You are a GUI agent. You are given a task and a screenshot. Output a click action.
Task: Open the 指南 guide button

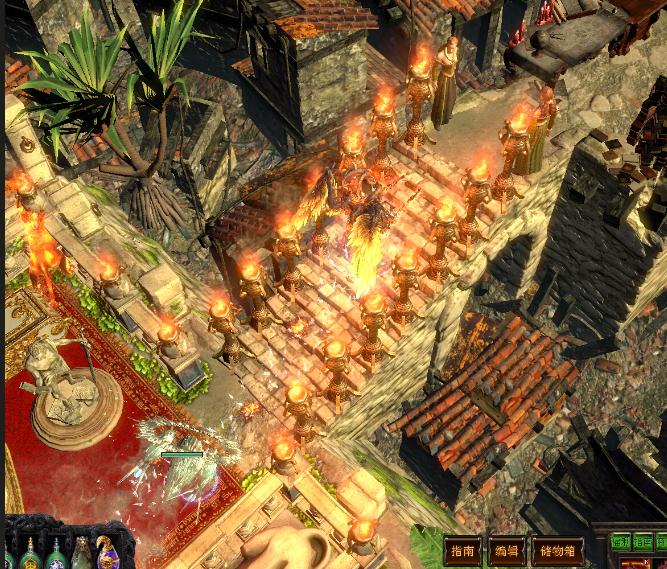(x=463, y=551)
